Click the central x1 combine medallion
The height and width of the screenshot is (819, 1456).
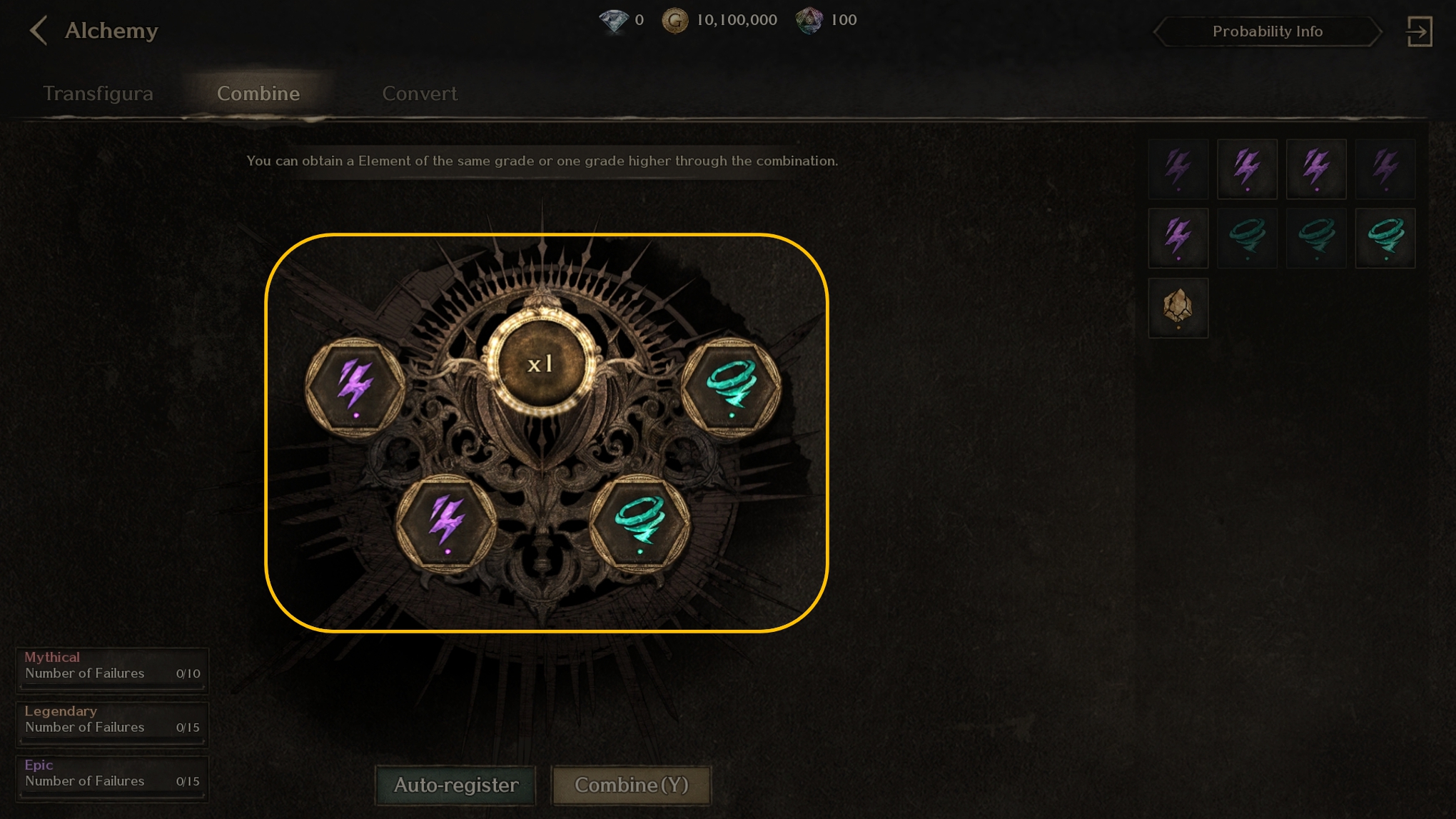(x=541, y=364)
